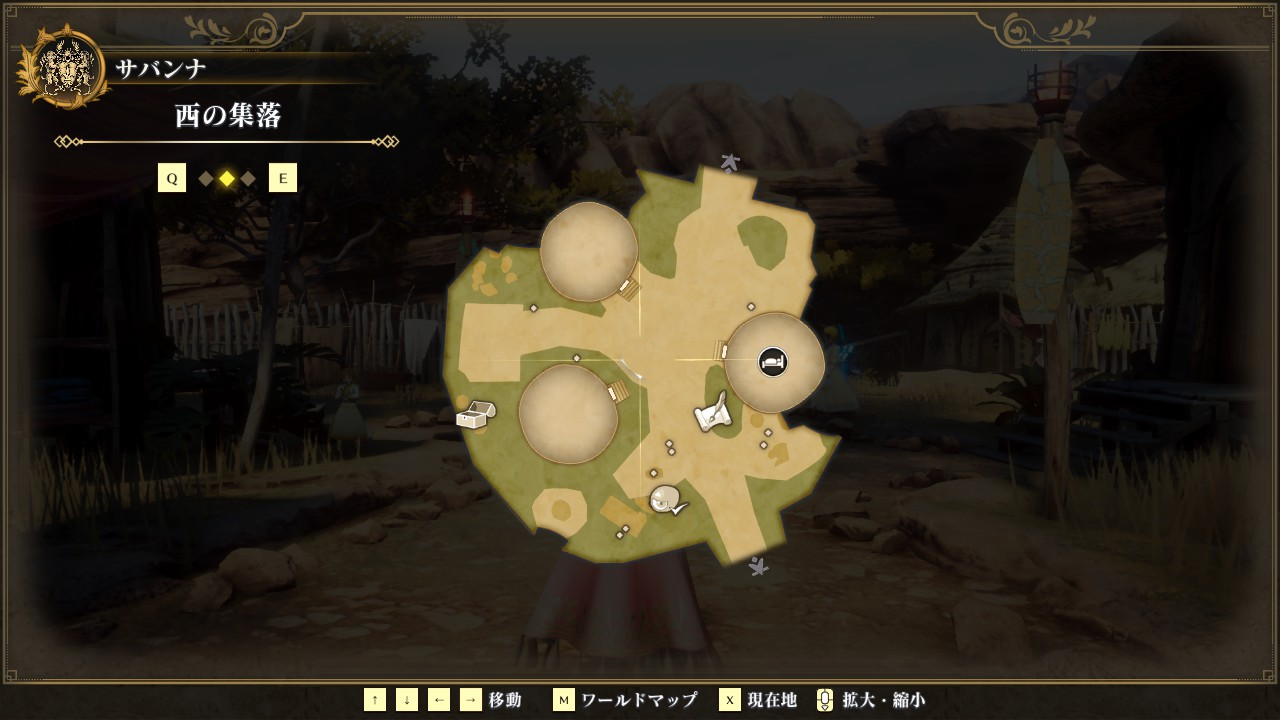The image size is (1280, 720).
Task: Switch to the previous map page with Q
Action: (172, 179)
